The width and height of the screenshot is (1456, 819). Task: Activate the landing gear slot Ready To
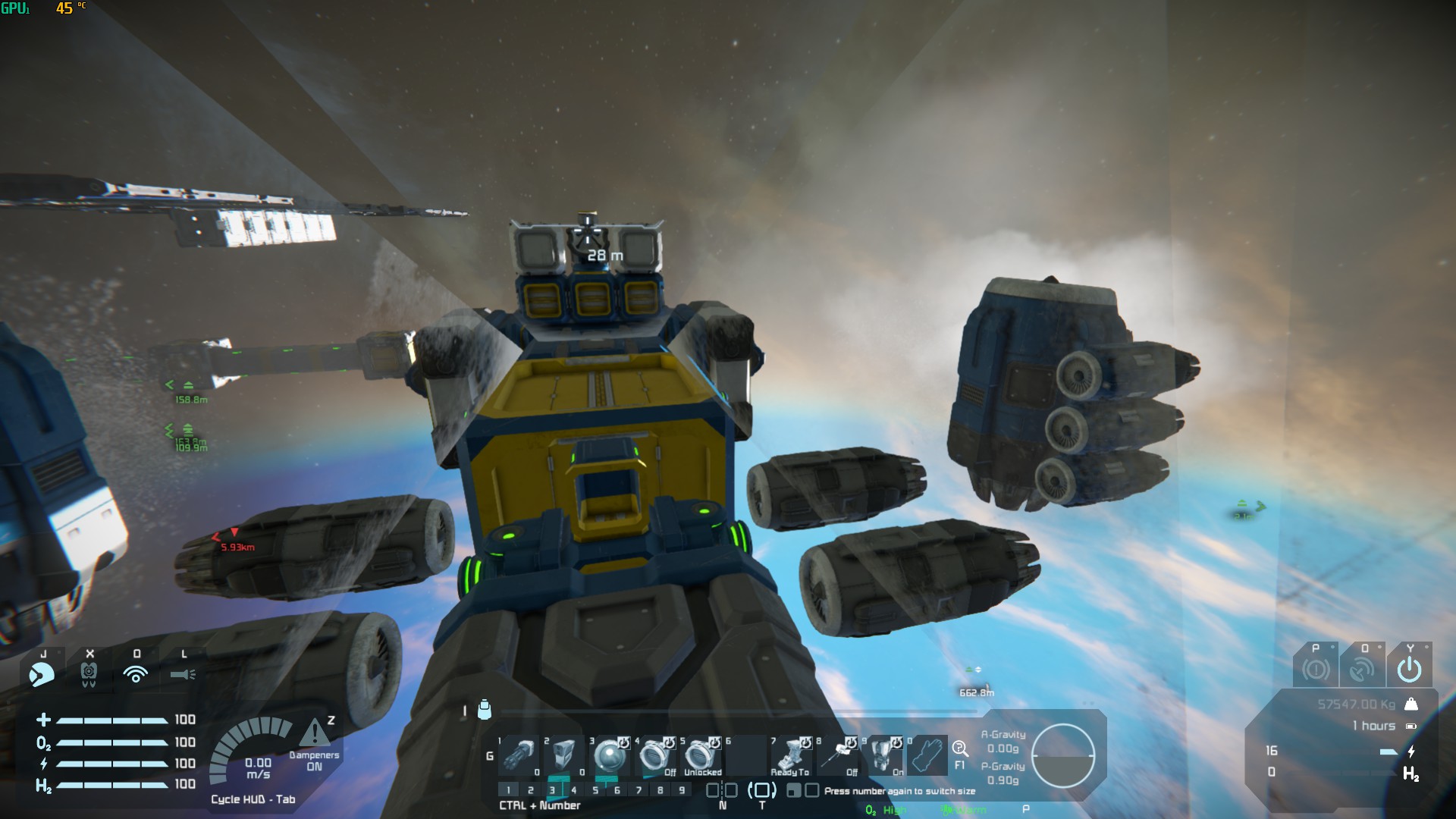[792, 756]
